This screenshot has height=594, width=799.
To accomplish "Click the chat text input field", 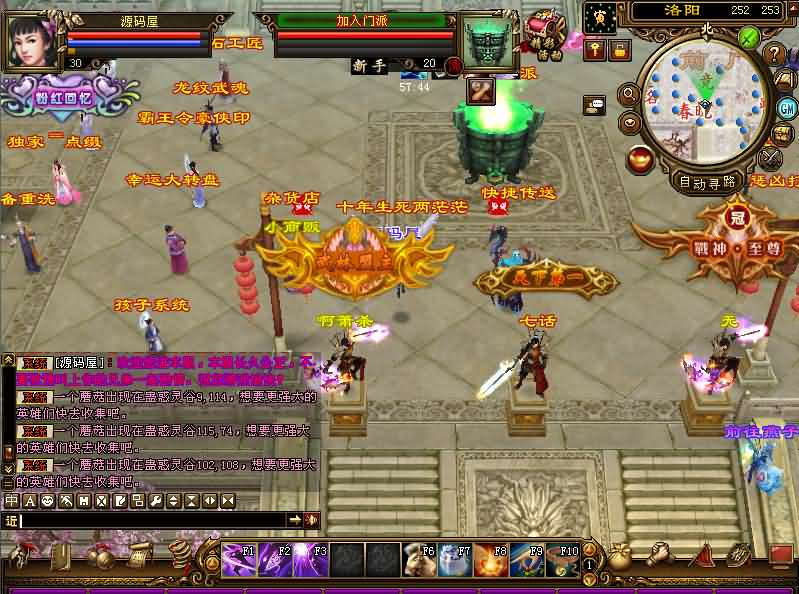I will click(150, 520).
